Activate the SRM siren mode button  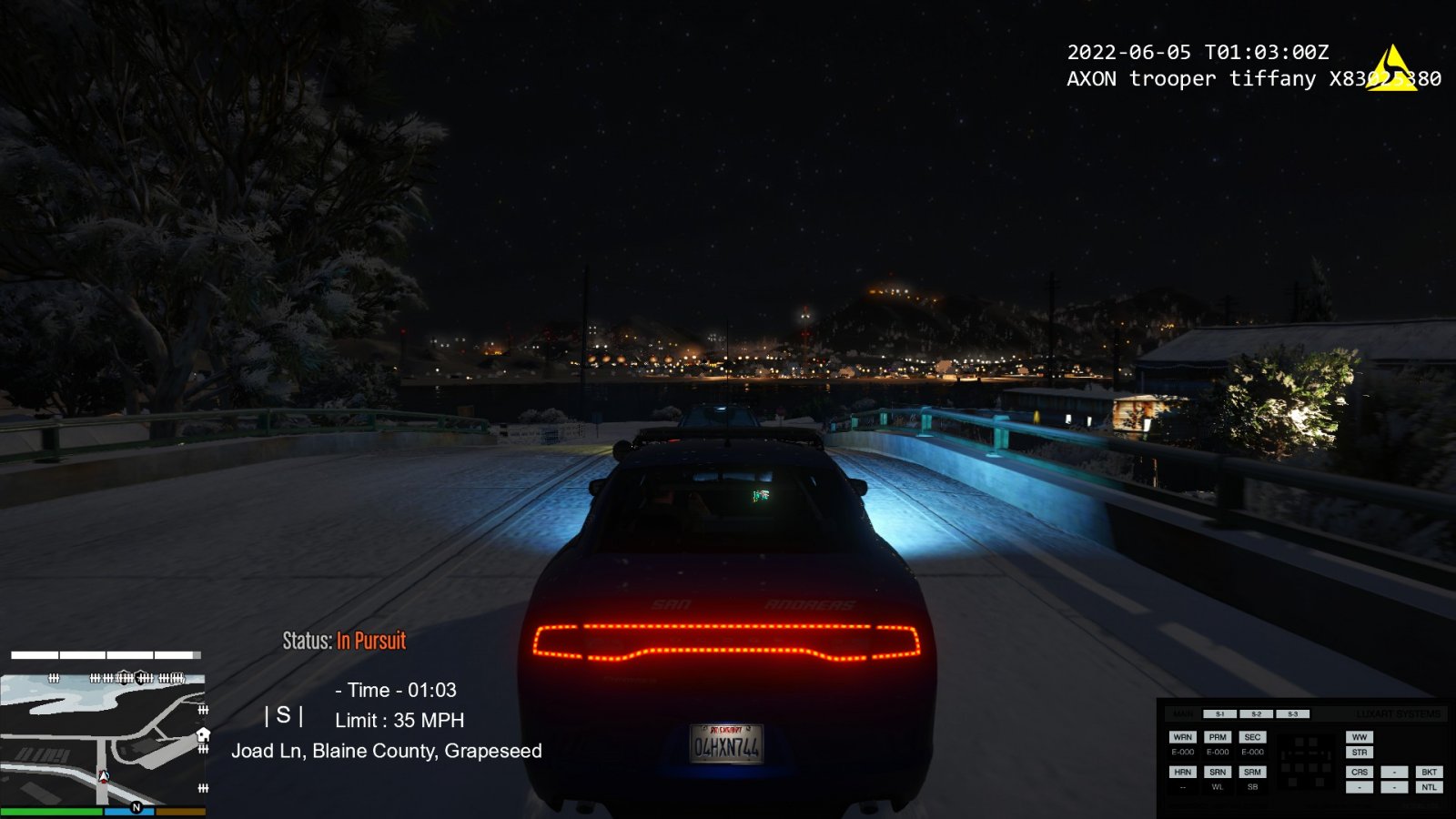1252,772
